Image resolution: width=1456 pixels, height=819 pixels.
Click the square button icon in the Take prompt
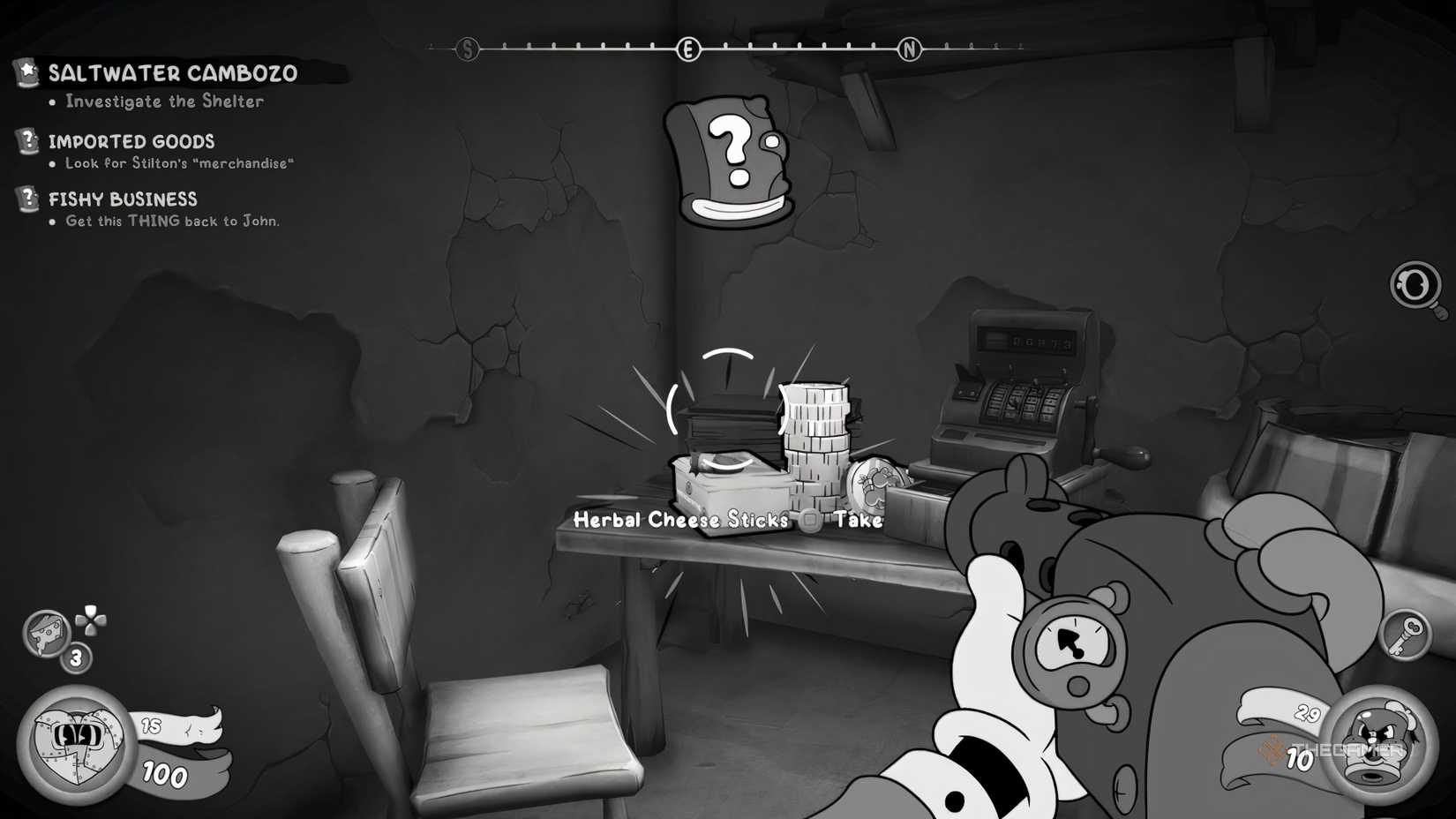809,522
